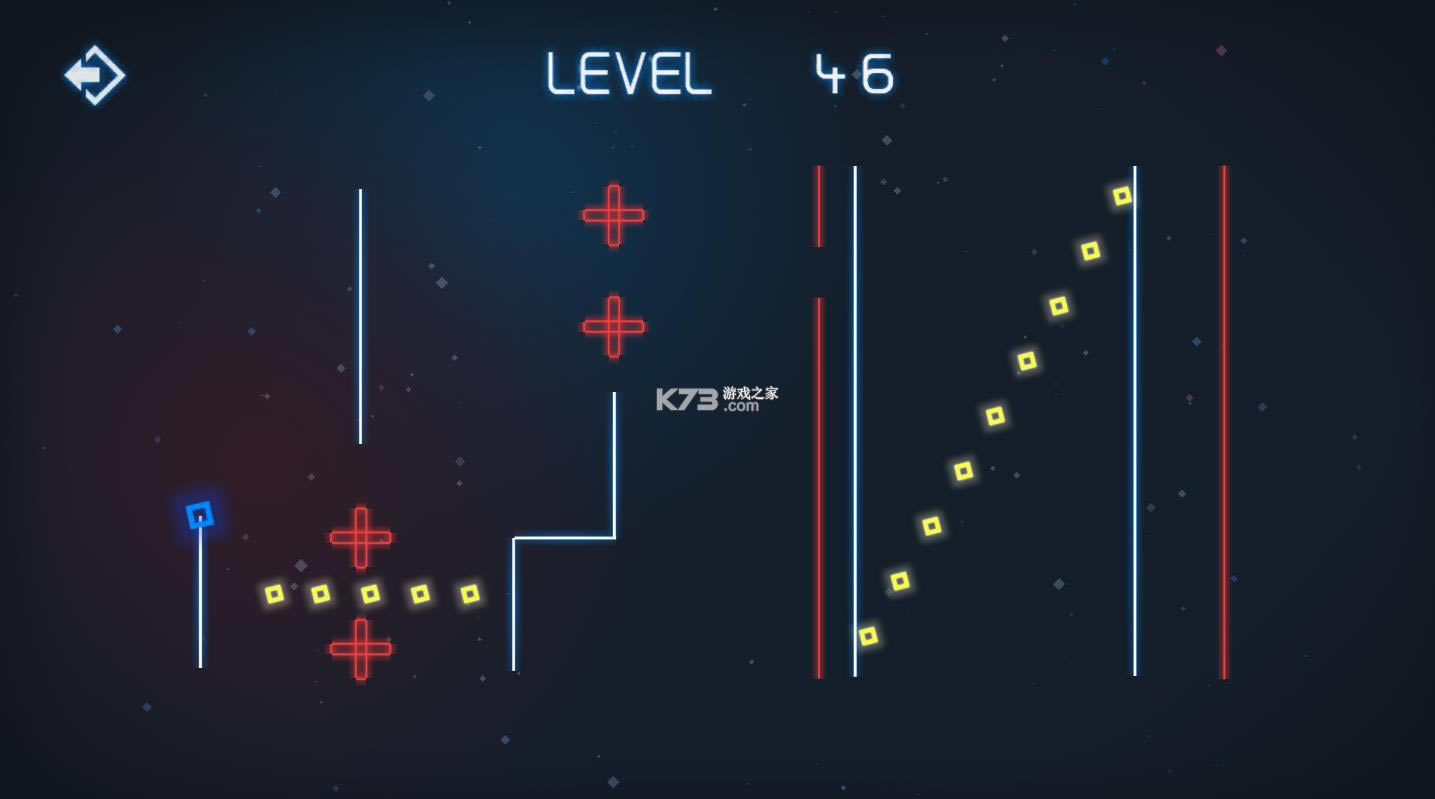This screenshot has width=1435, height=799.
Task: Click the highest yellow collectible square
Action: pyautogui.click(x=1123, y=195)
